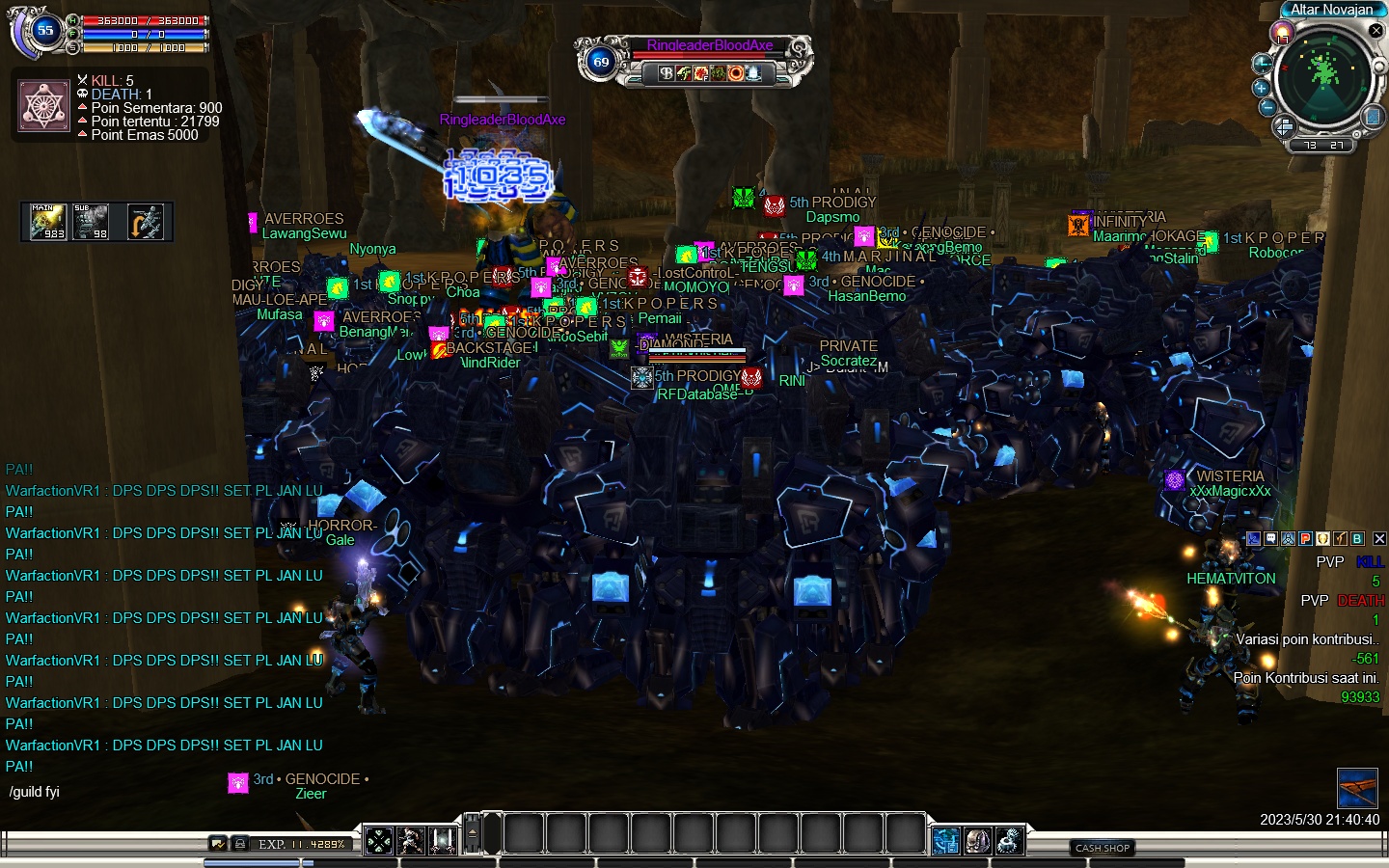The width and height of the screenshot is (1389, 868).
Task: Click the clock icon beside the minimap
Action: point(1262,65)
